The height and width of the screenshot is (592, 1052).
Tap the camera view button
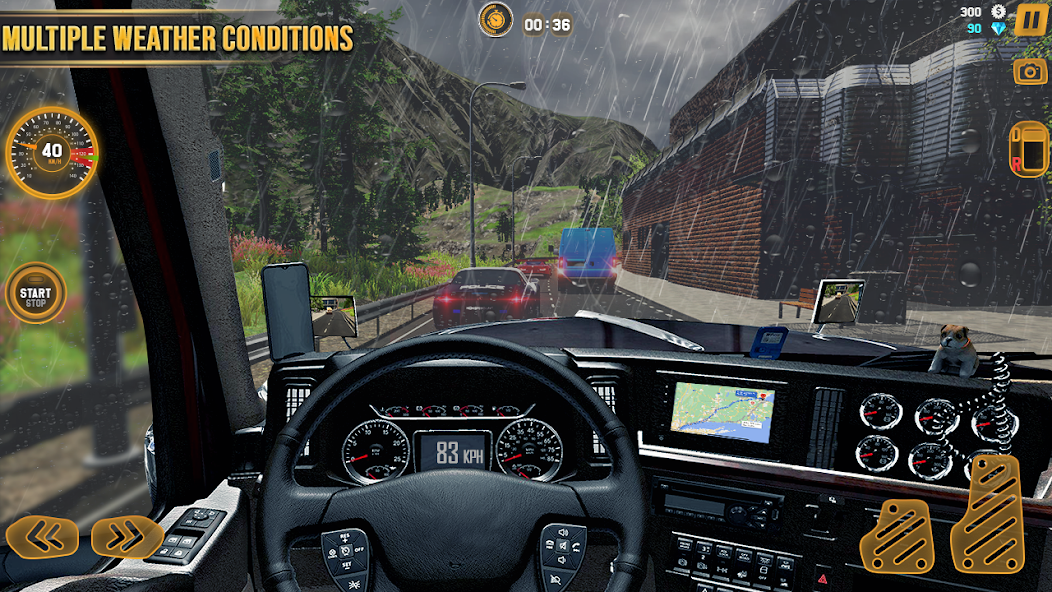click(x=1029, y=71)
